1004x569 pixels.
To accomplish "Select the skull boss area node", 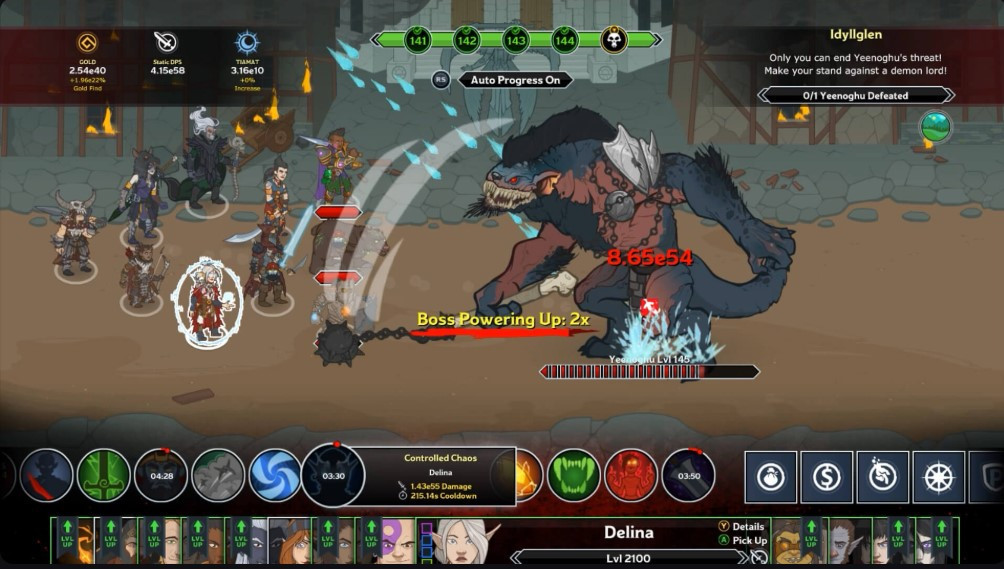I will [x=613, y=41].
